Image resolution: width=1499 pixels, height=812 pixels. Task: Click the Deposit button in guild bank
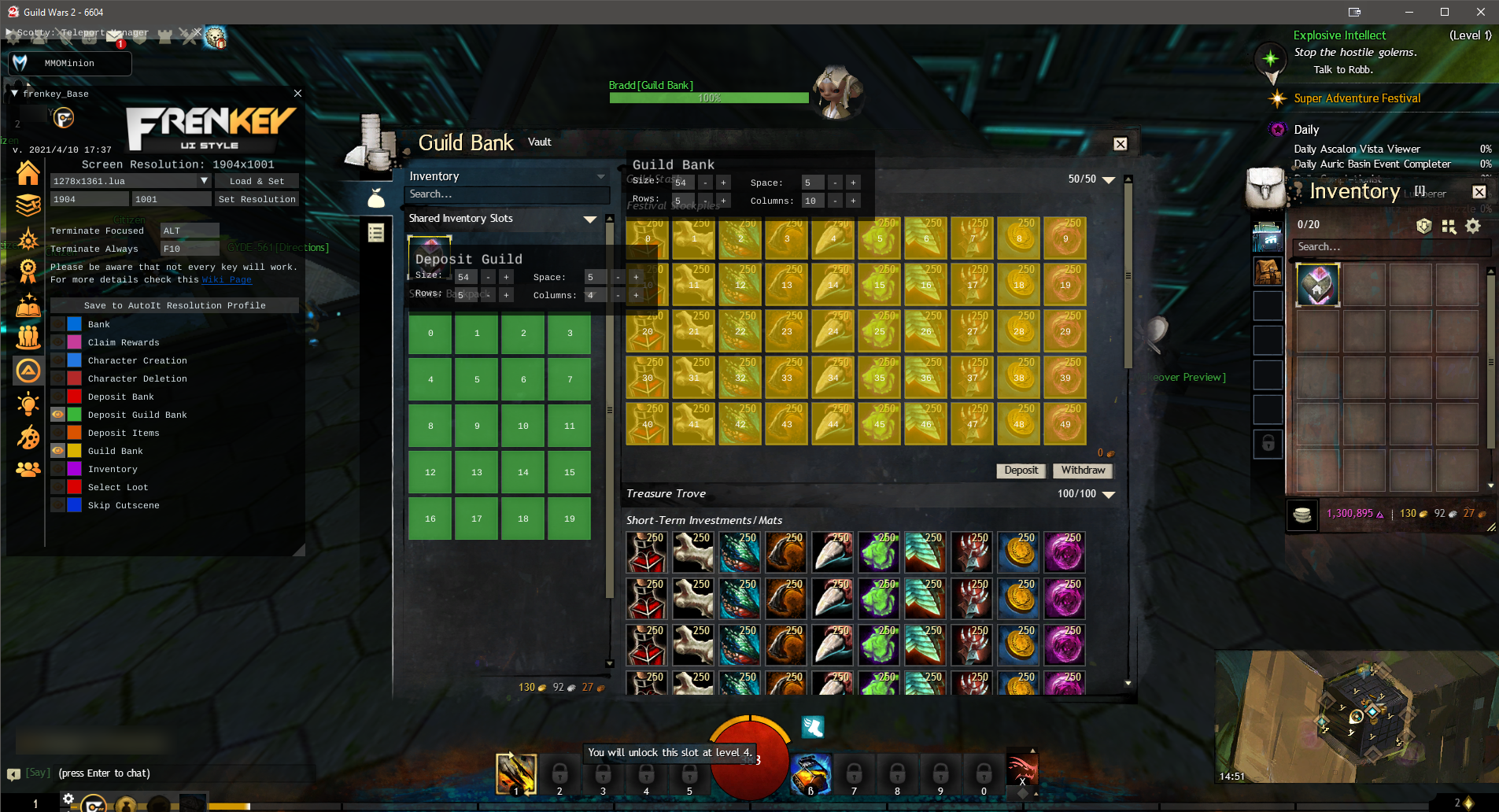click(1021, 471)
